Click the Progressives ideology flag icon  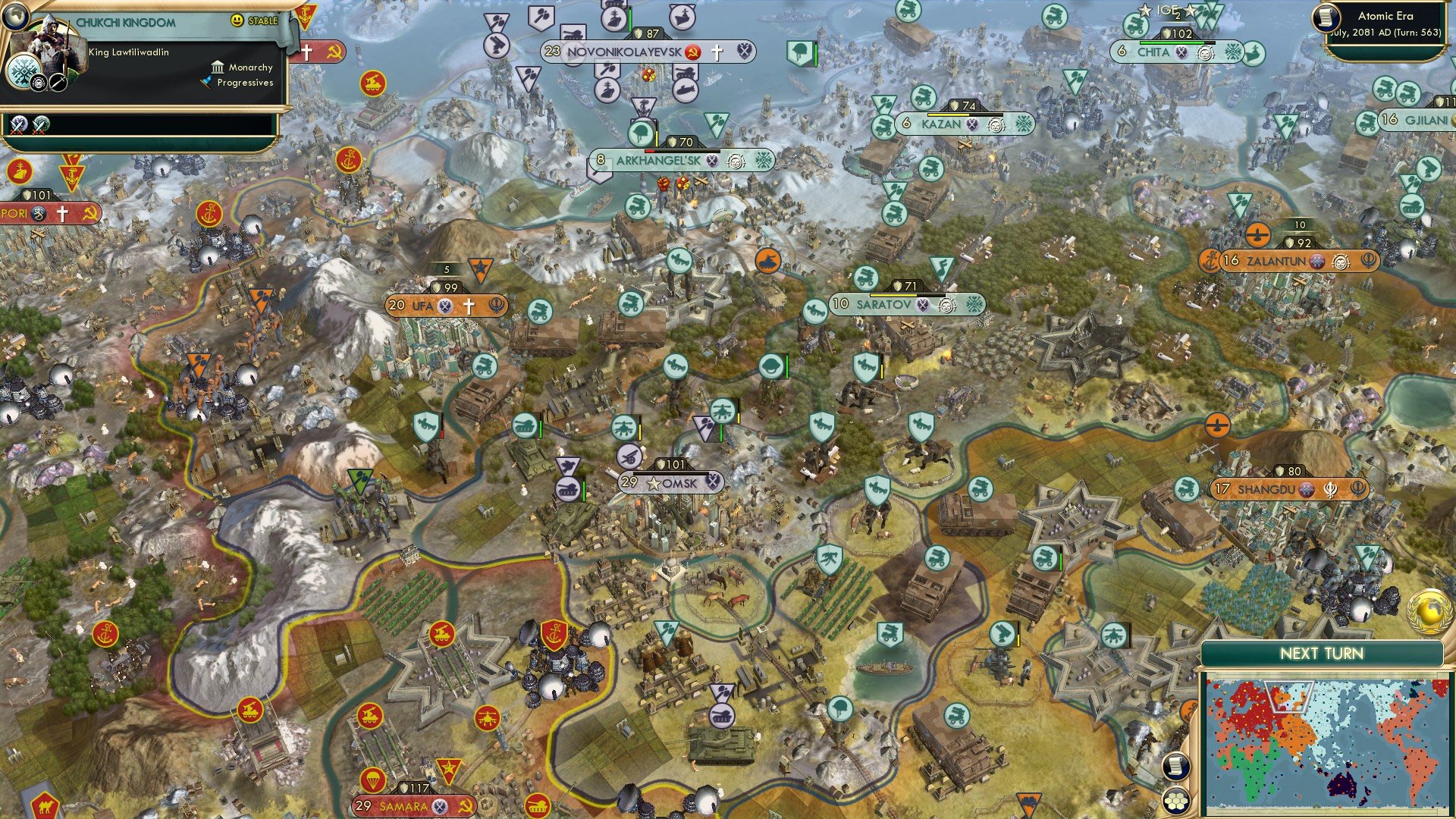[207, 82]
